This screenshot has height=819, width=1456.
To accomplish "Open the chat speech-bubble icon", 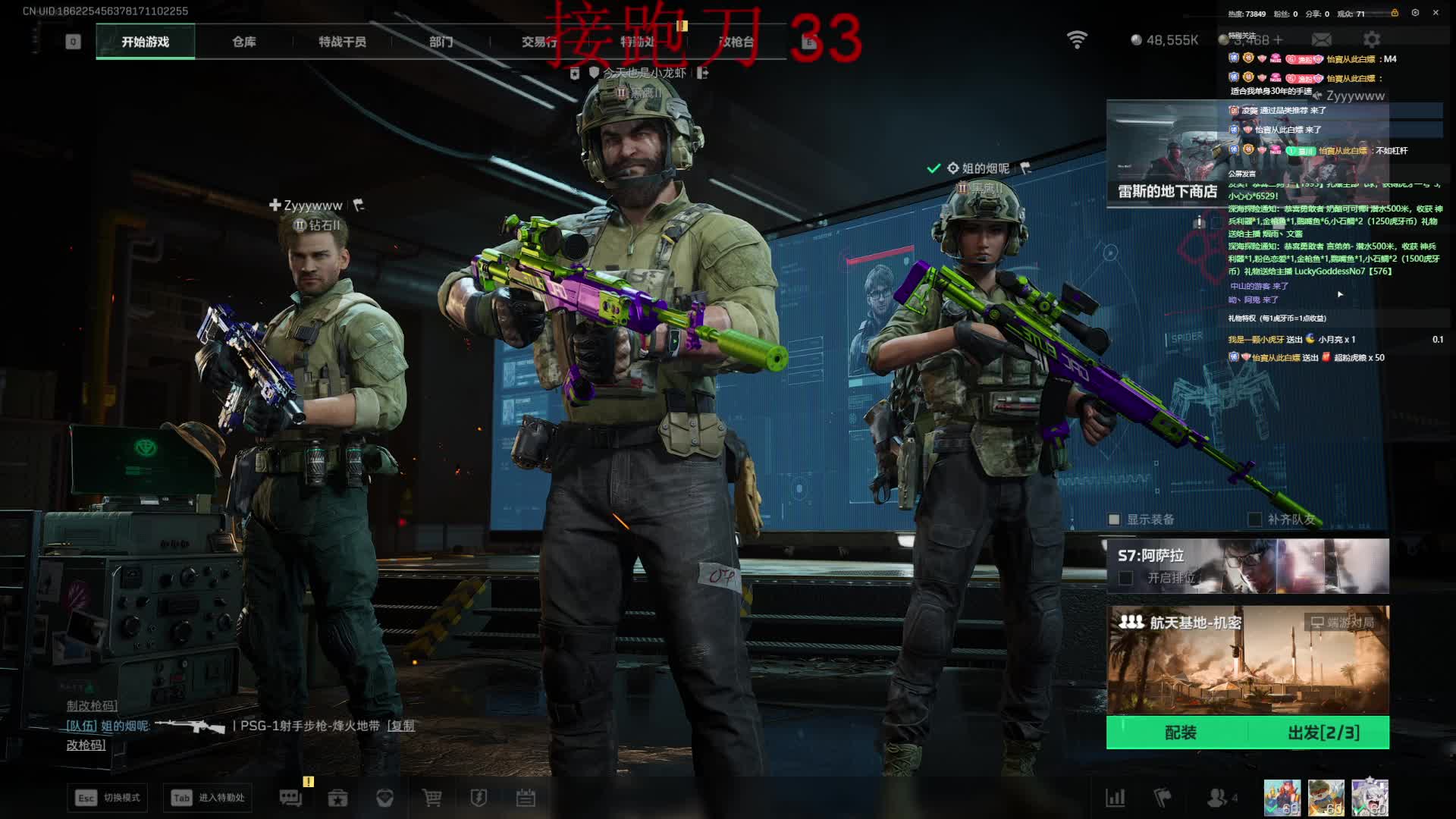I will tap(290, 798).
